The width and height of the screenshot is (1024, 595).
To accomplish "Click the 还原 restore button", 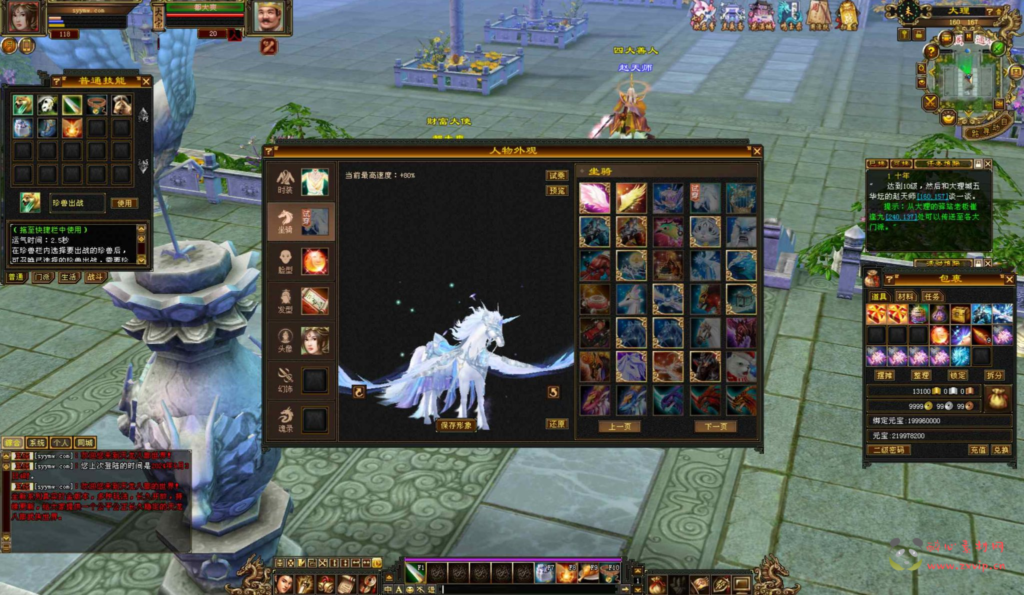I will (x=557, y=423).
